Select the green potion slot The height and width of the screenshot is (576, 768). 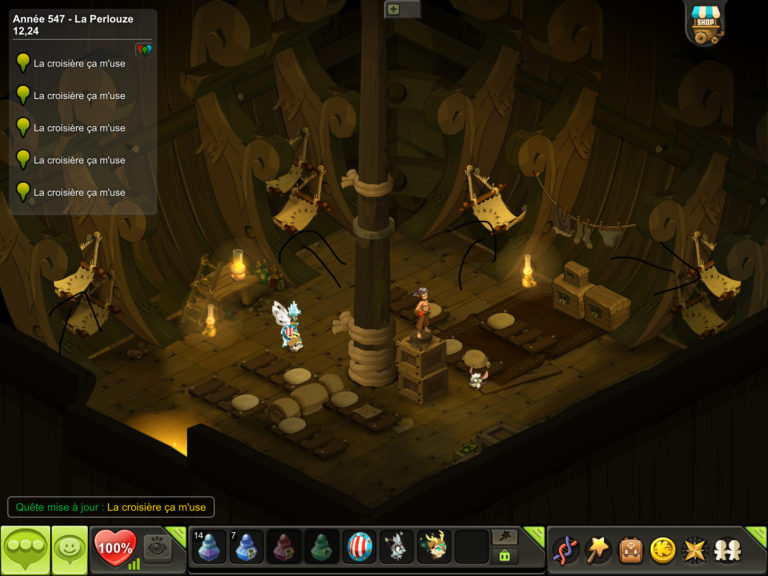click(322, 547)
